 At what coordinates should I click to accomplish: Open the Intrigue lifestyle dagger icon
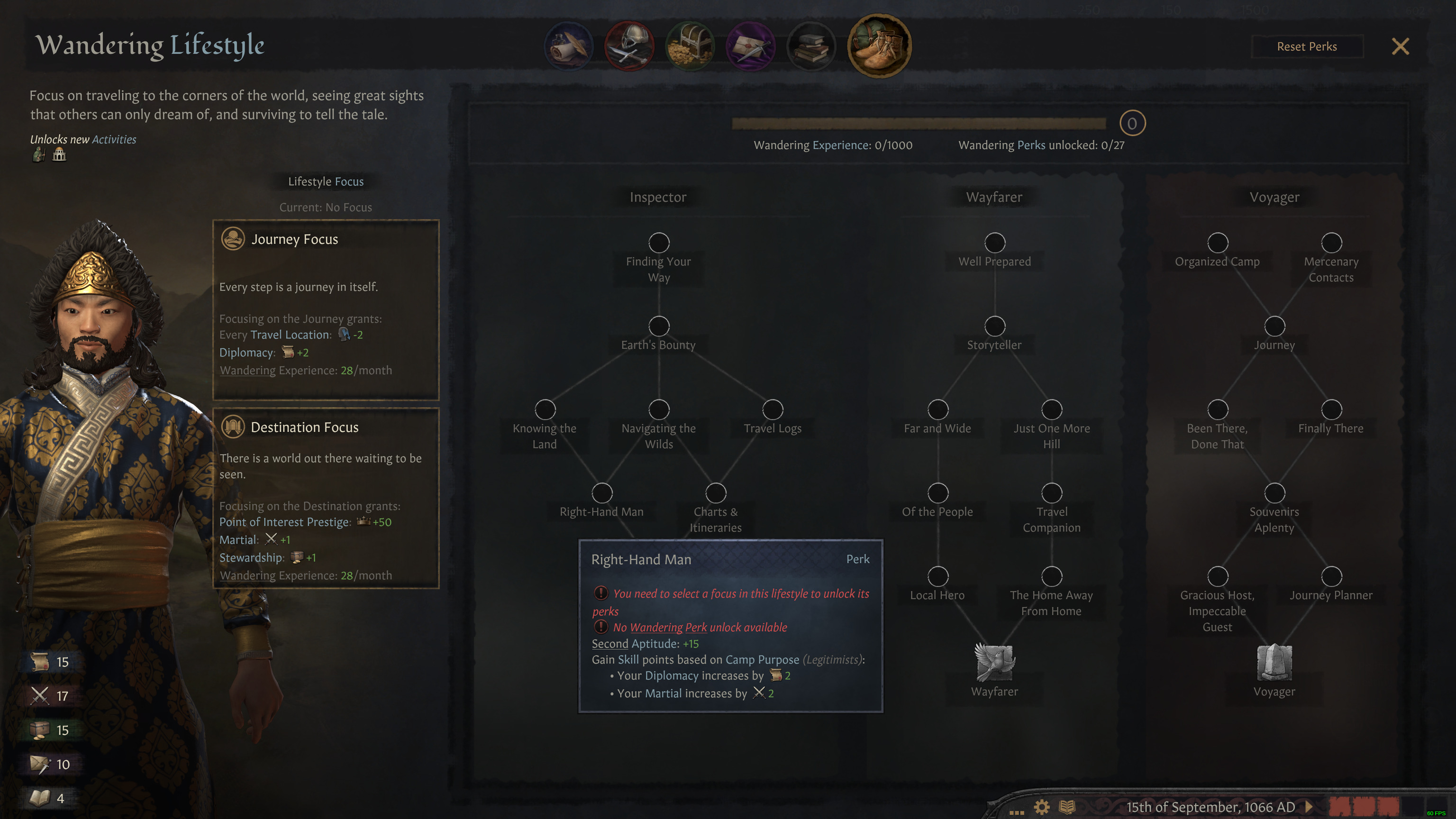click(751, 46)
